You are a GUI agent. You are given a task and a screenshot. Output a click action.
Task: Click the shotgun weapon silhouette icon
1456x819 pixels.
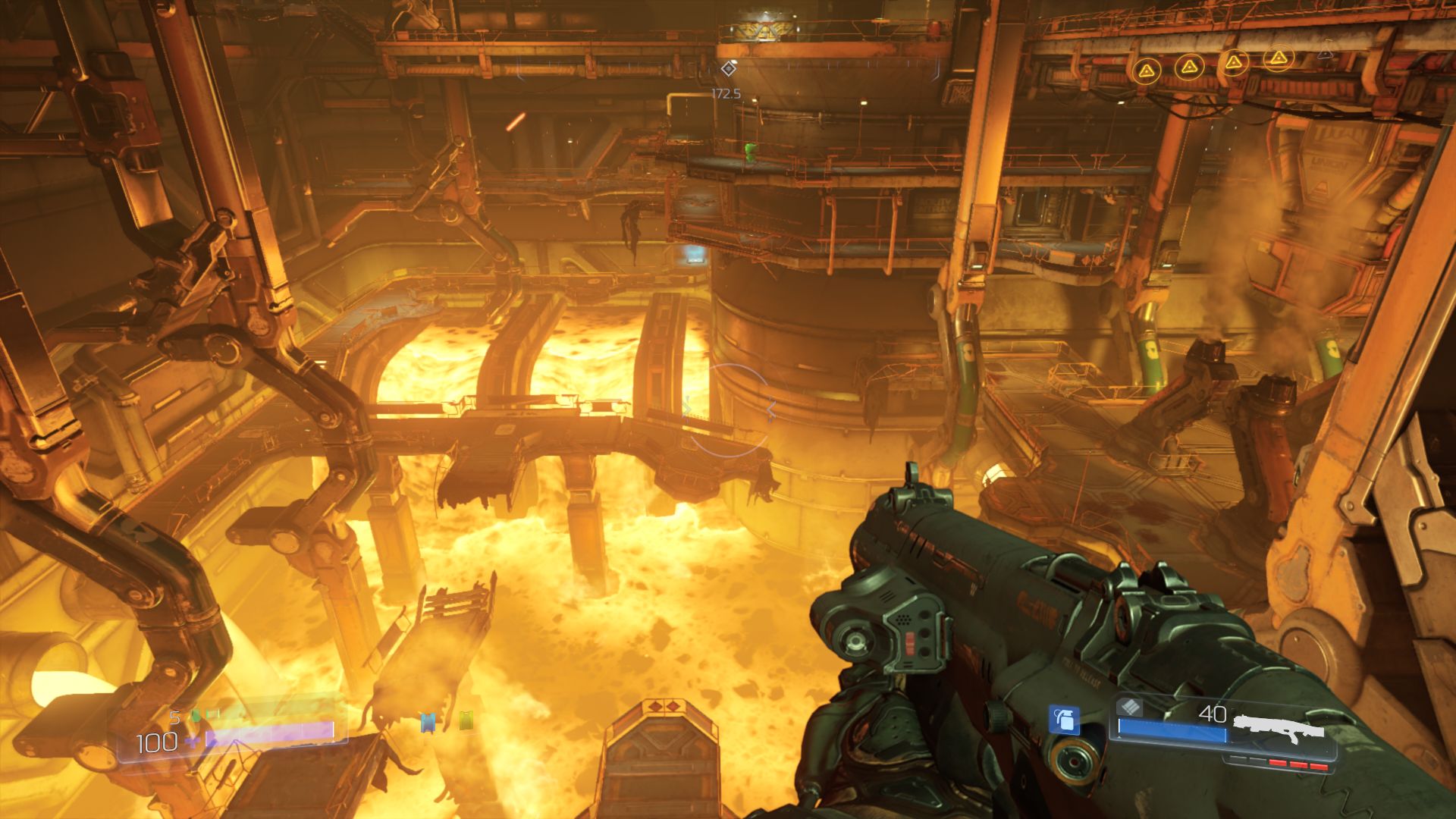pyautogui.click(x=1279, y=730)
